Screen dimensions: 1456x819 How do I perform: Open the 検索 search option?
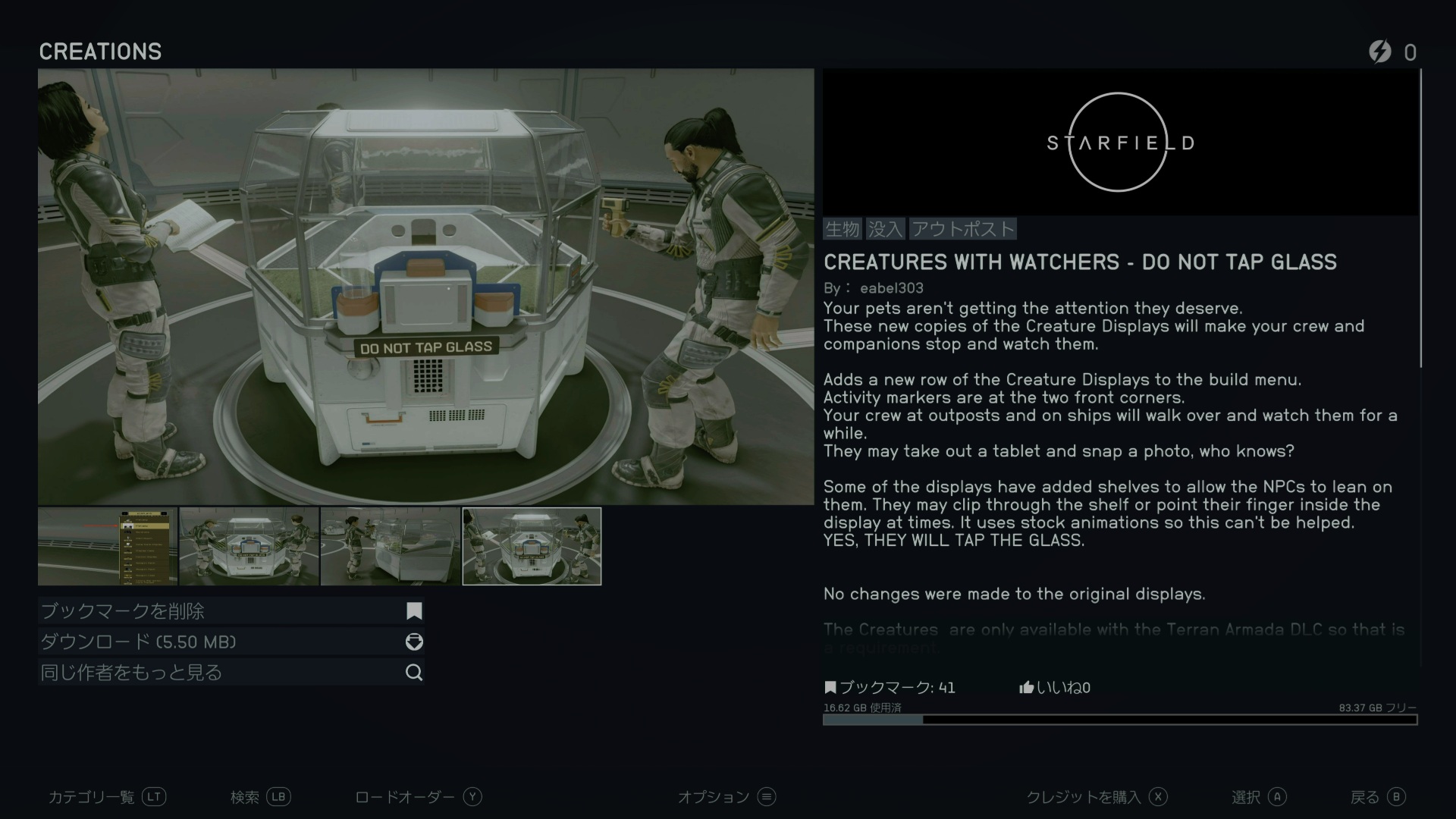tap(260, 797)
